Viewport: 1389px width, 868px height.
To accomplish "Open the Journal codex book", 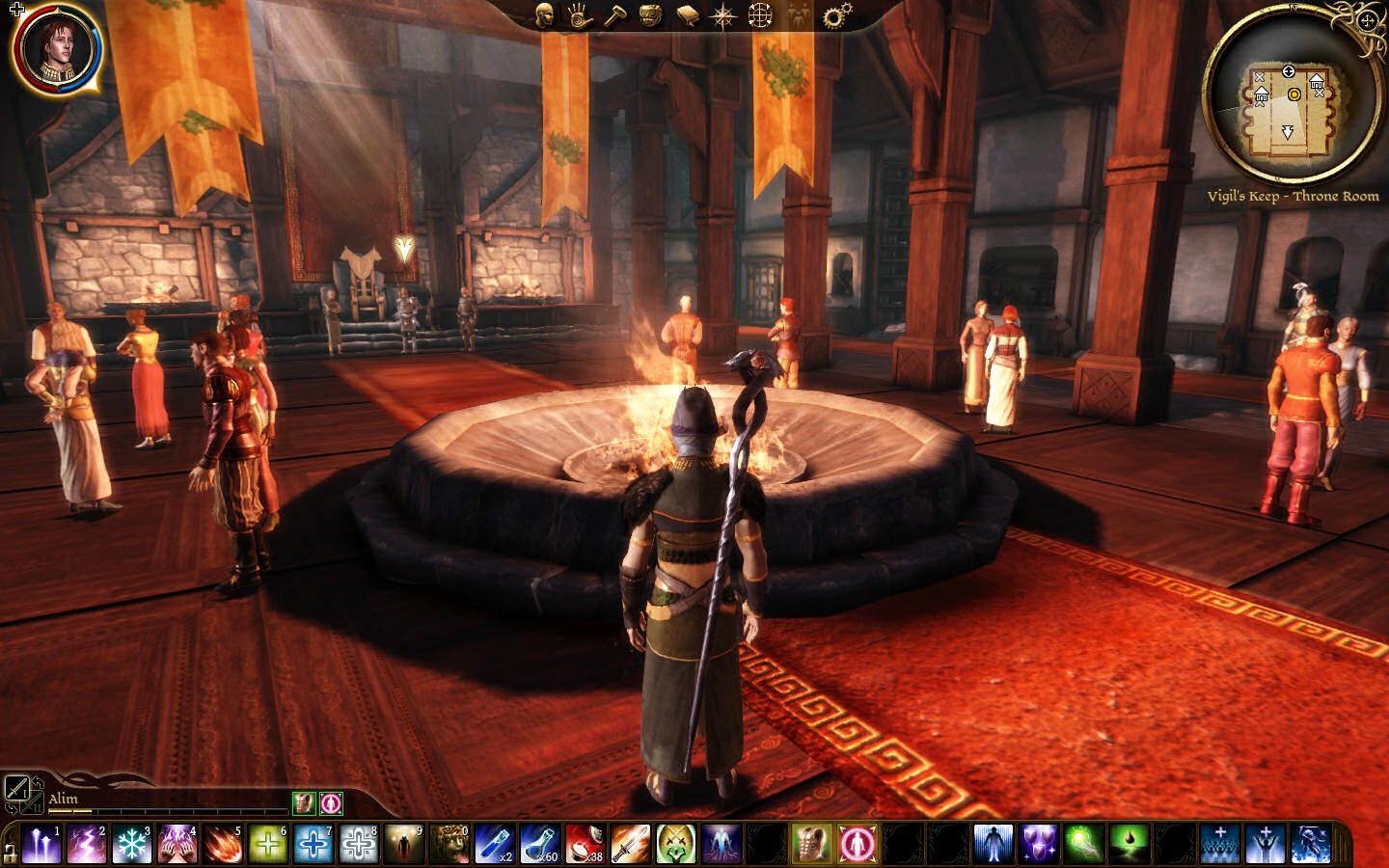I will point(686,14).
